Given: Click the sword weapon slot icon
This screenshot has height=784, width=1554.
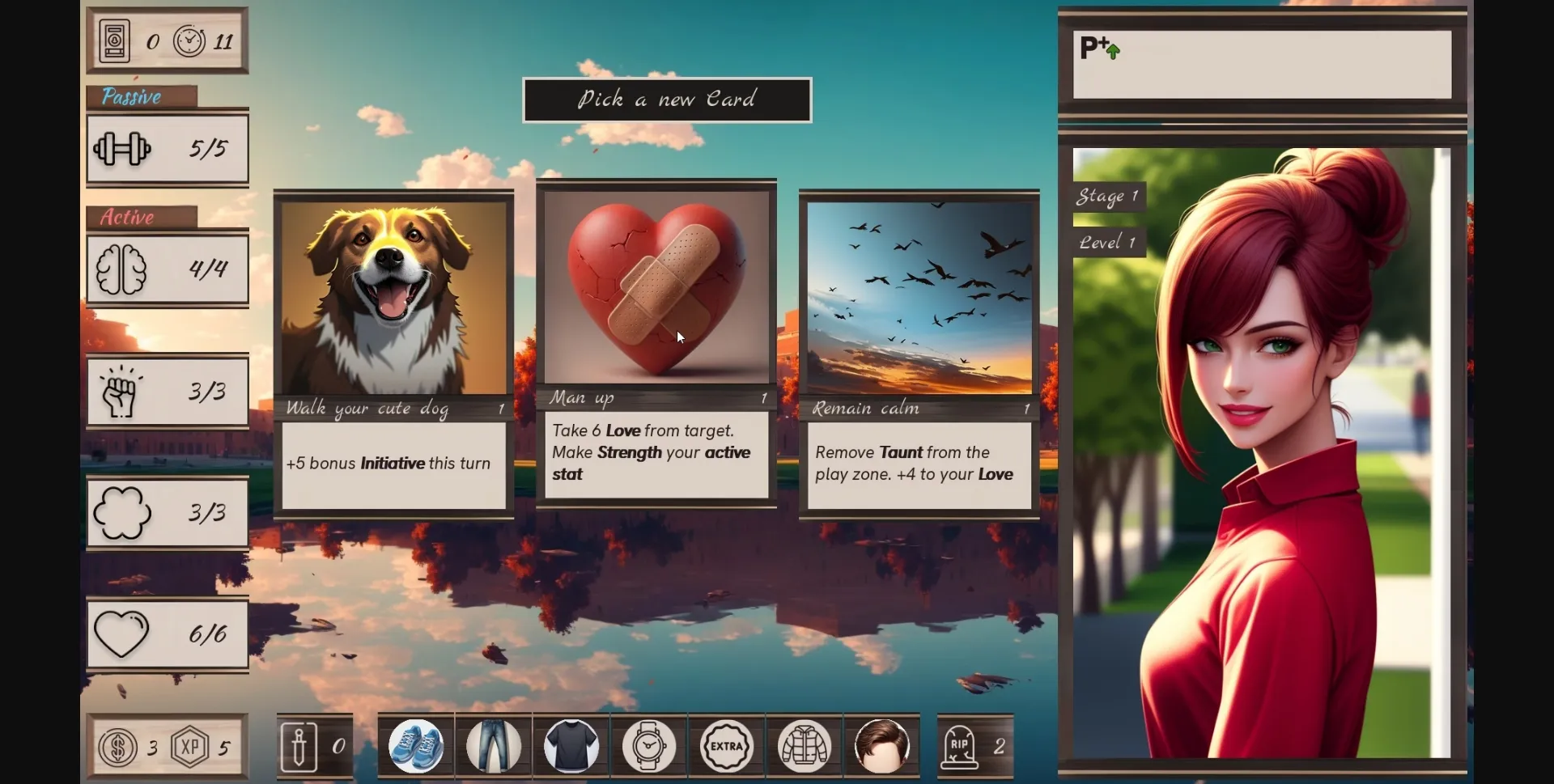Looking at the screenshot, I should [298, 745].
